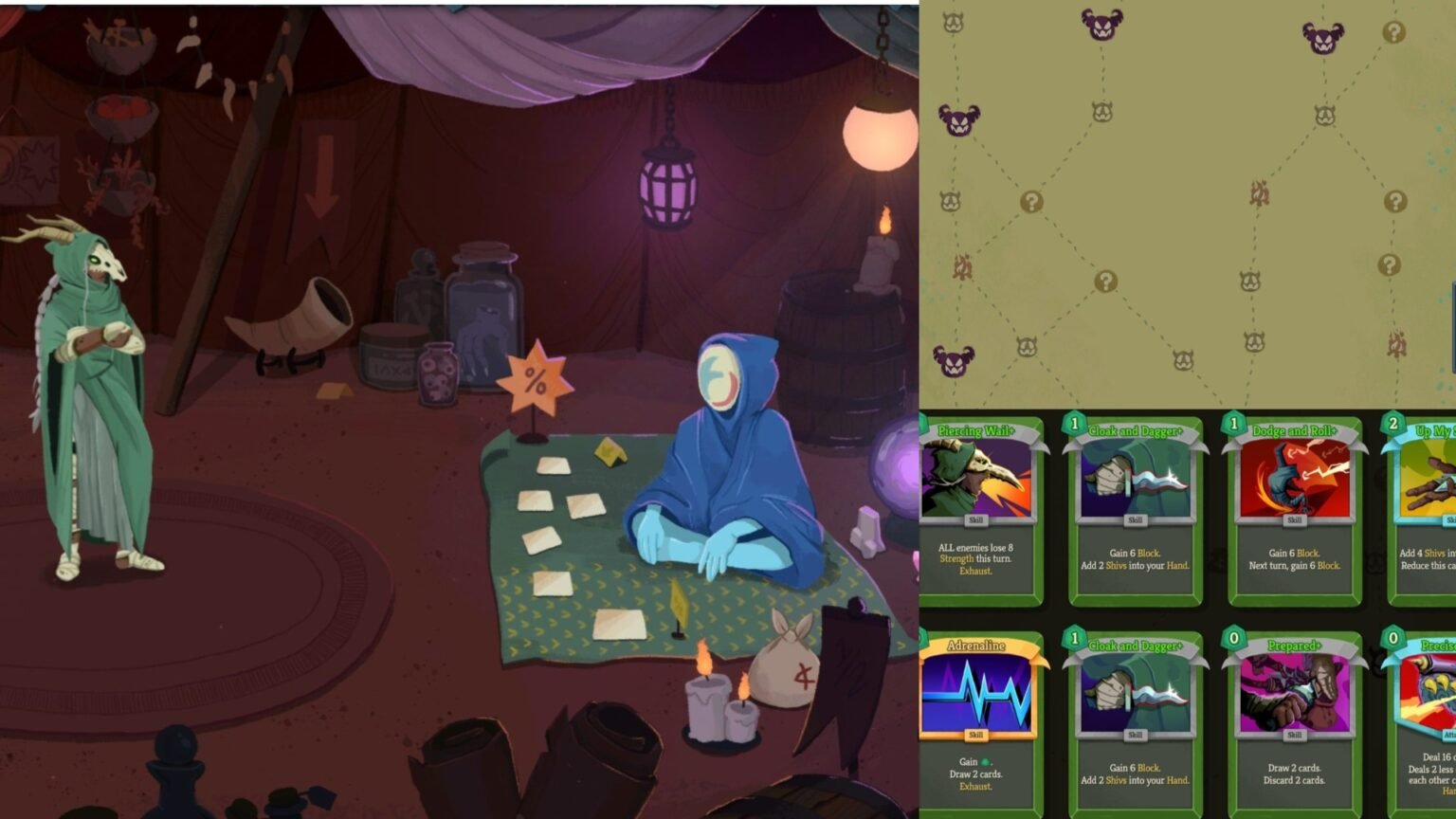Click the orange percent-sign sale marker in the shop
This screenshot has width=1456, height=819.
pyautogui.click(x=534, y=377)
